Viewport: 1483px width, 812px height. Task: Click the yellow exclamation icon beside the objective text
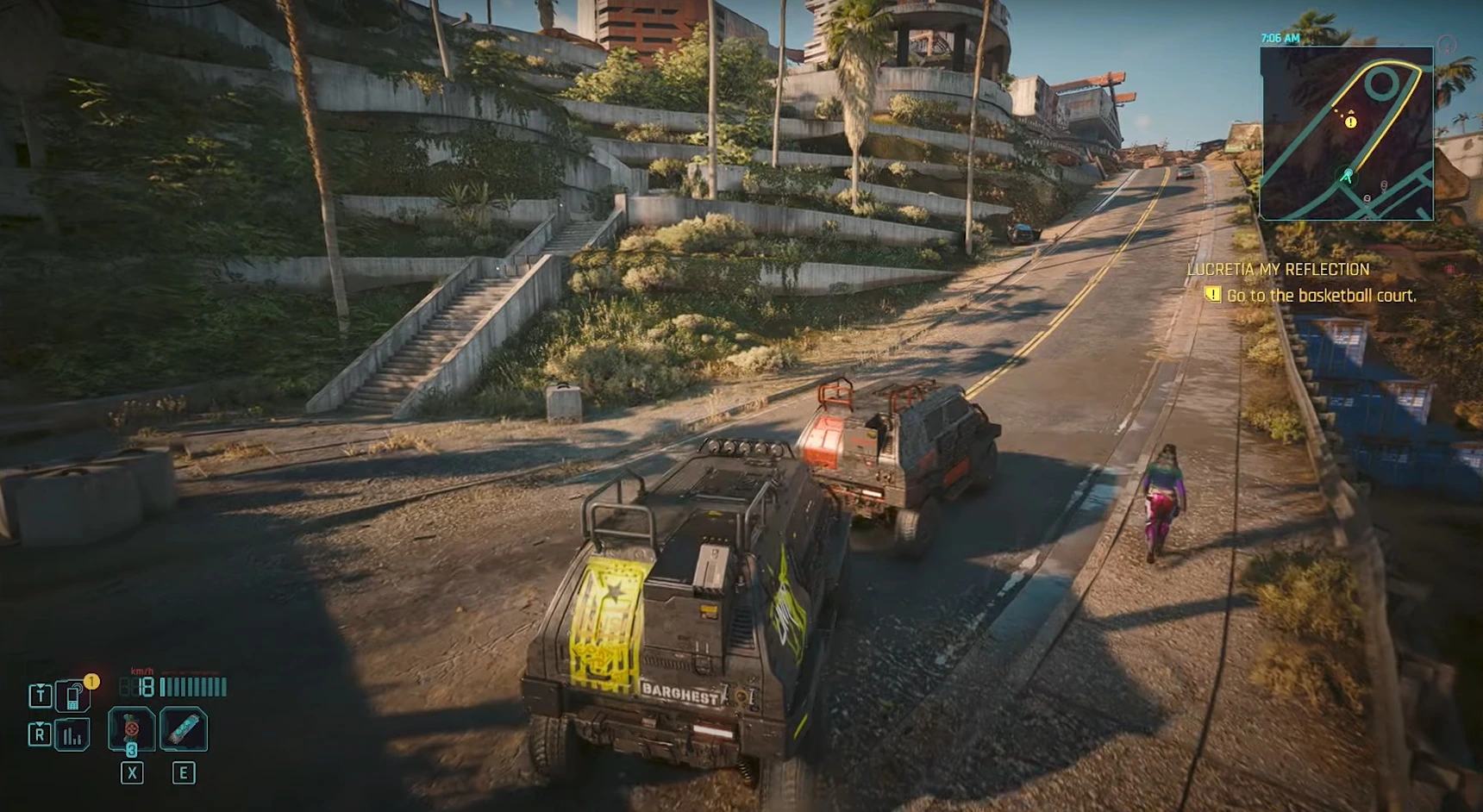coord(1214,294)
